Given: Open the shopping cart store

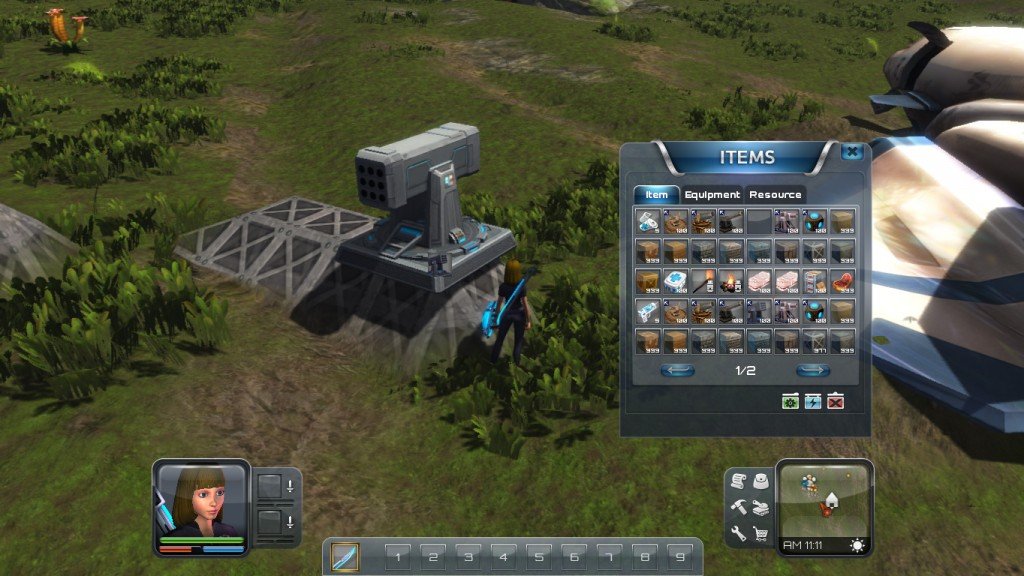Looking at the screenshot, I should [761, 534].
